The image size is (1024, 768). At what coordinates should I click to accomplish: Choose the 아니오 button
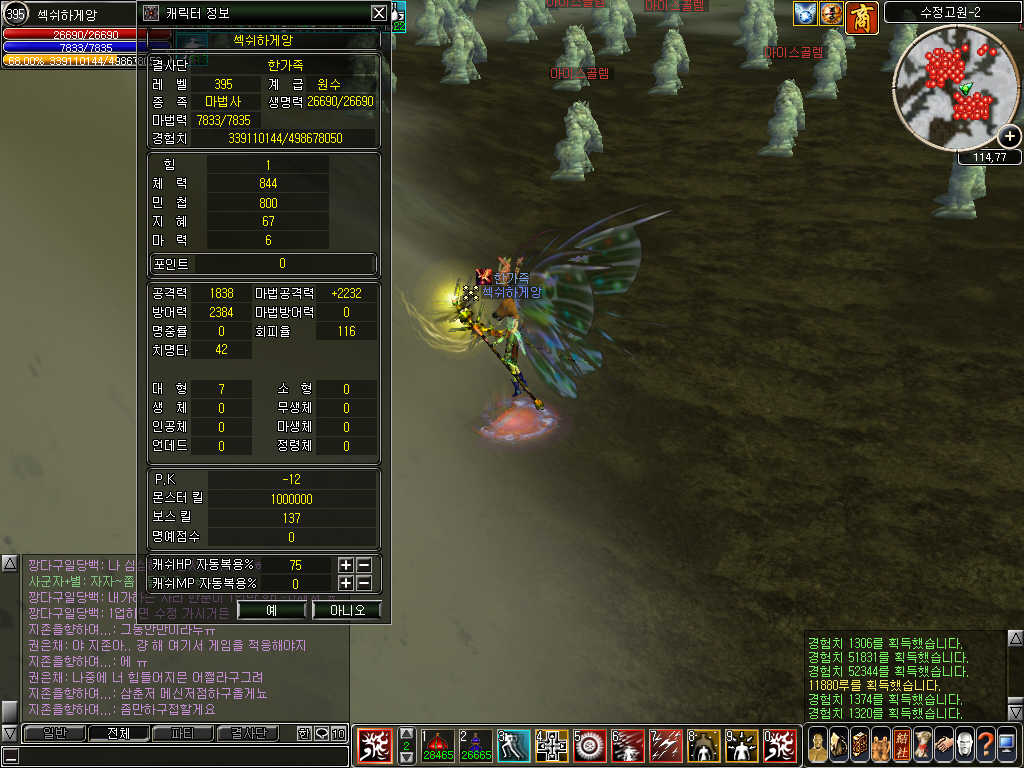[346, 609]
